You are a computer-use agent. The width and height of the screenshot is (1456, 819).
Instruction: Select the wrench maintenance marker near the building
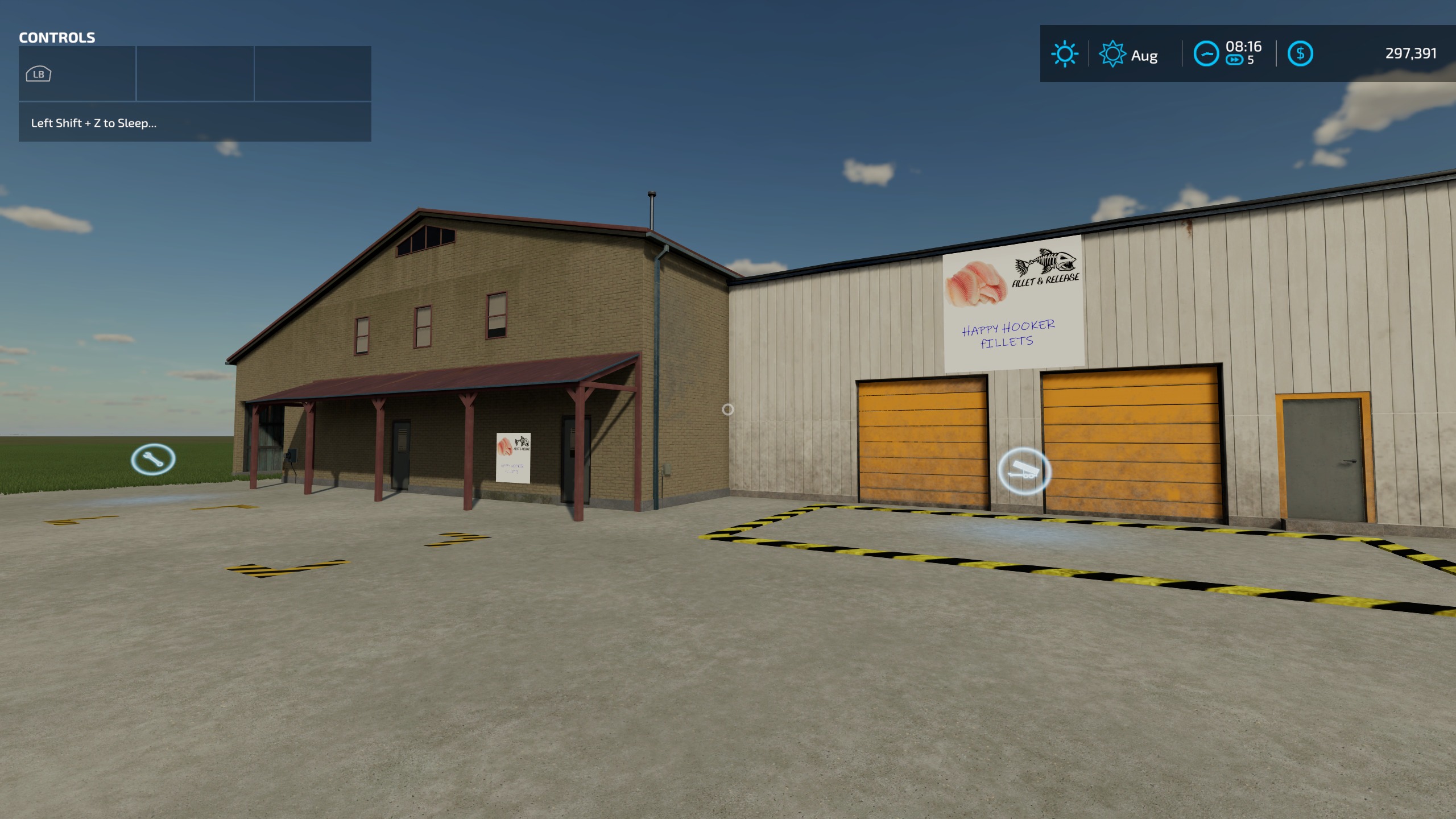click(x=154, y=461)
